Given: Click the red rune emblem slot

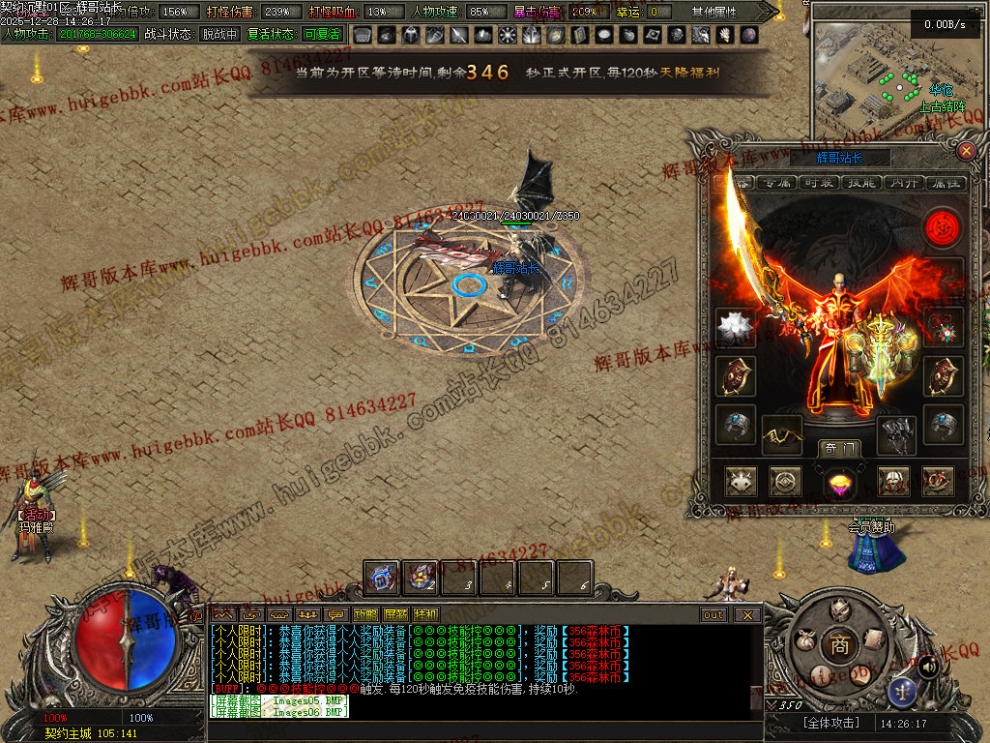Looking at the screenshot, I should coord(940,228).
